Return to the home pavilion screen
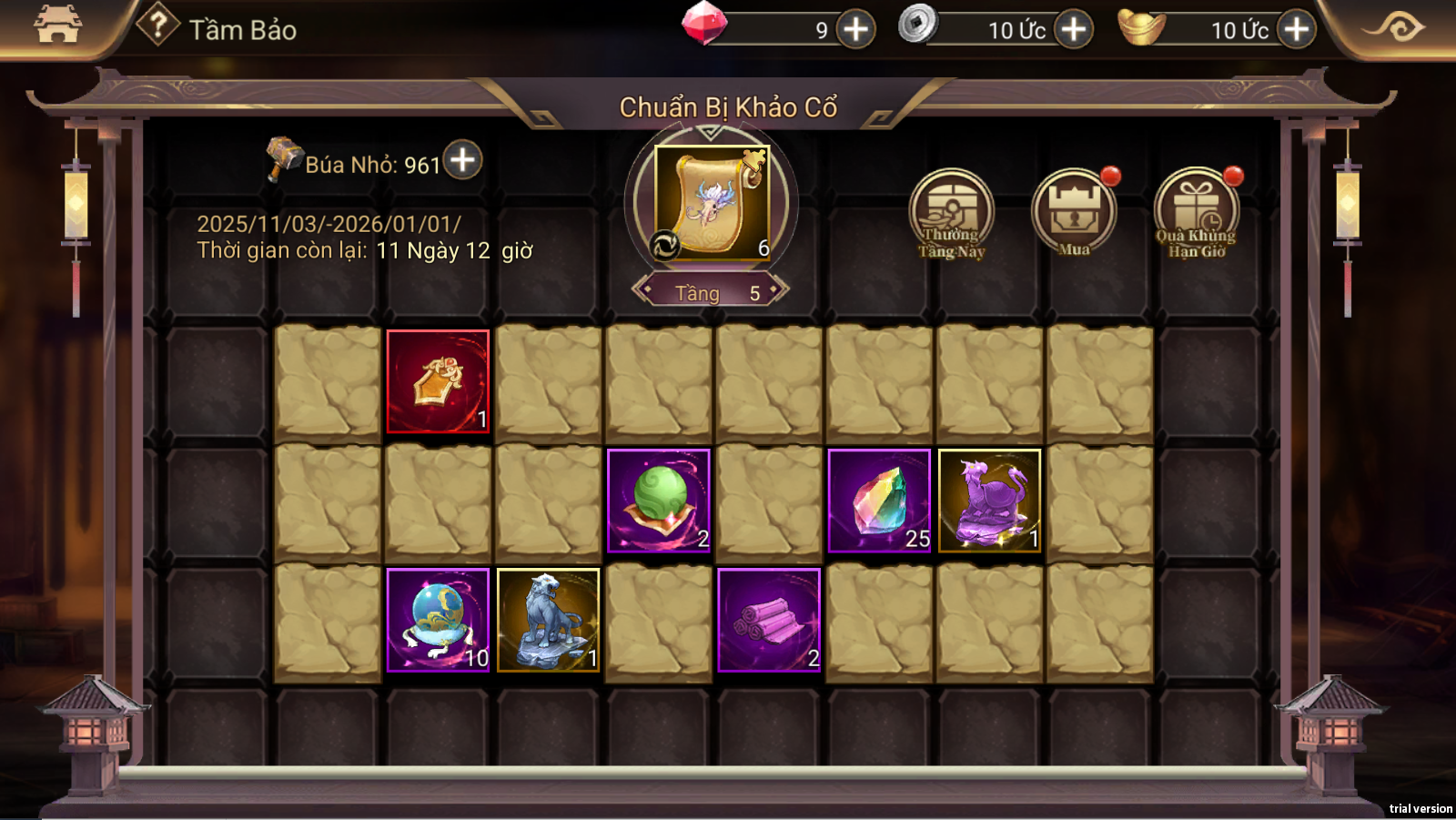The image size is (1456, 820). 57,25
